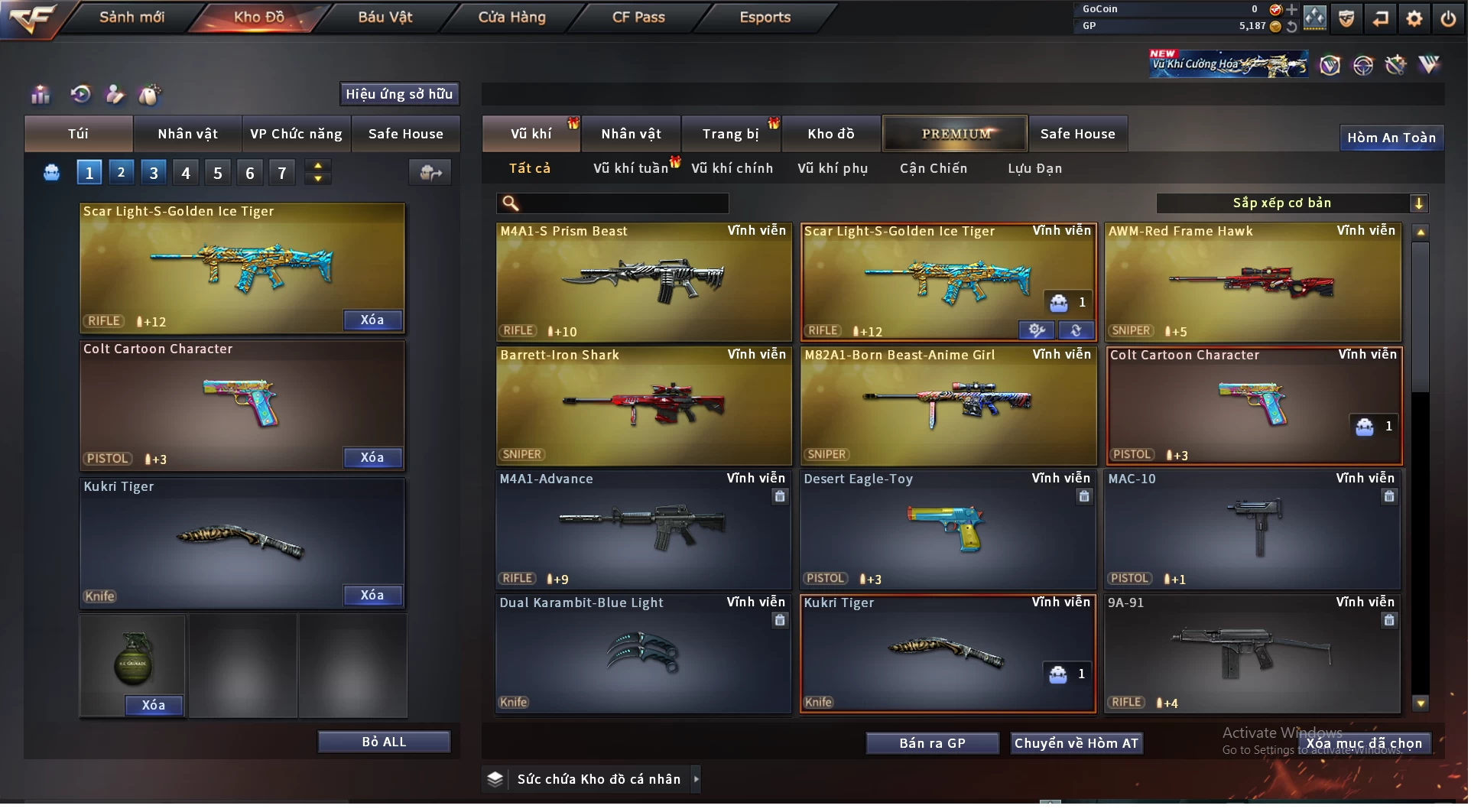Switch to the PREMIUM inventory tab
The image size is (1471, 812).
pos(956,135)
